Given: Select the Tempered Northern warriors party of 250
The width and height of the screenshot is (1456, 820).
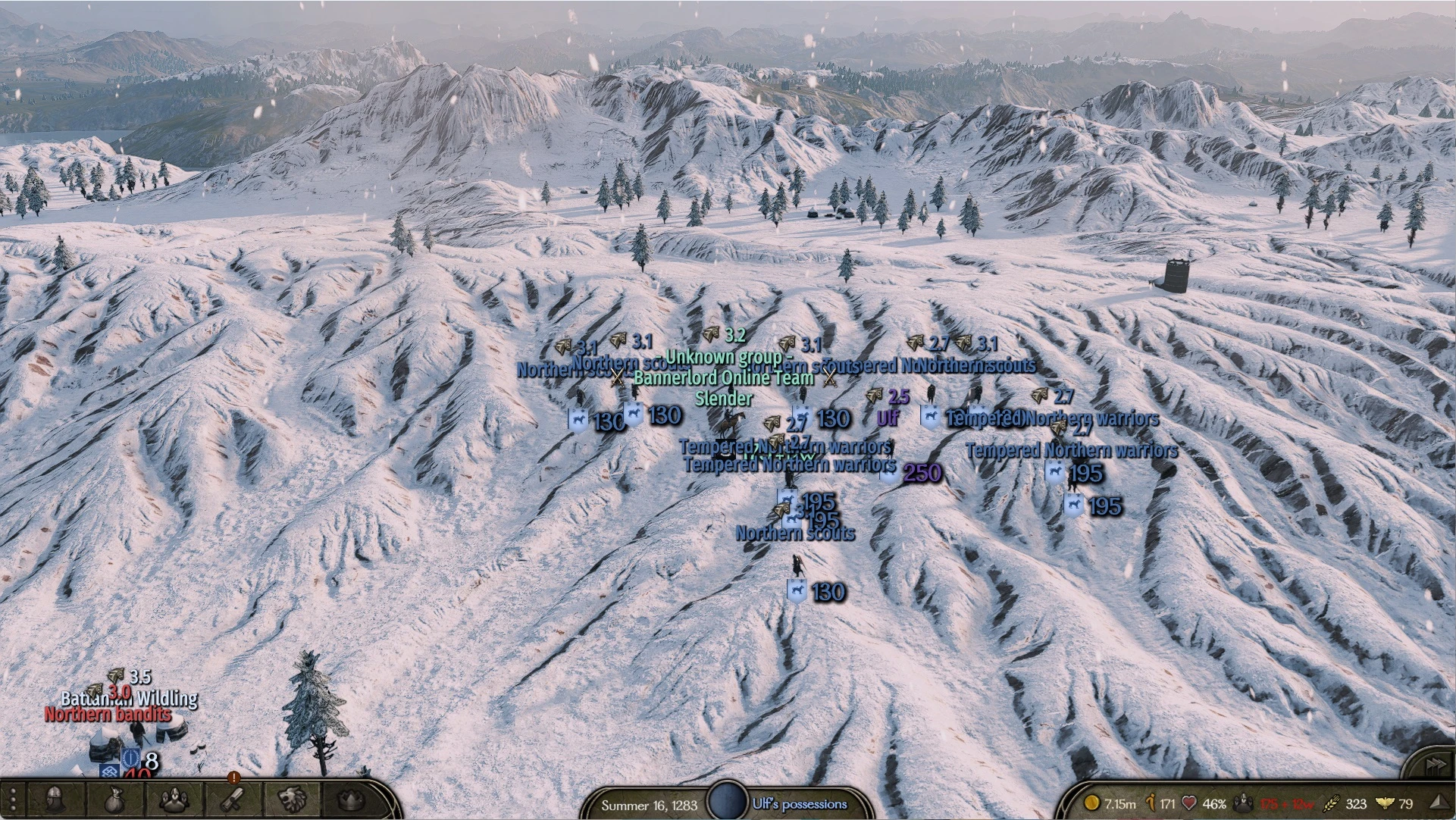Looking at the screenshot, I should [888, 475].
